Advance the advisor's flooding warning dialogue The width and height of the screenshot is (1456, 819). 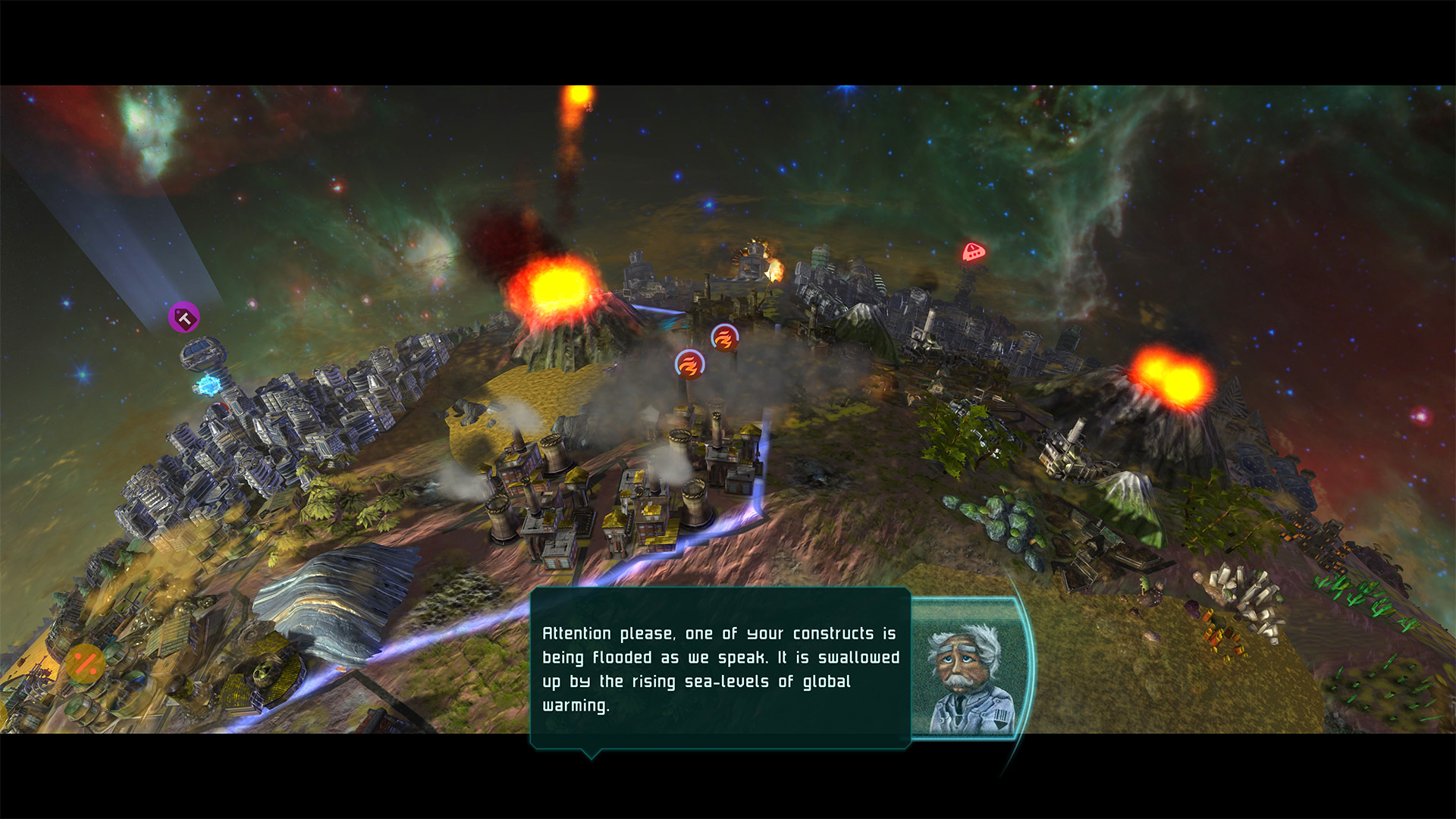coord(720,668)
